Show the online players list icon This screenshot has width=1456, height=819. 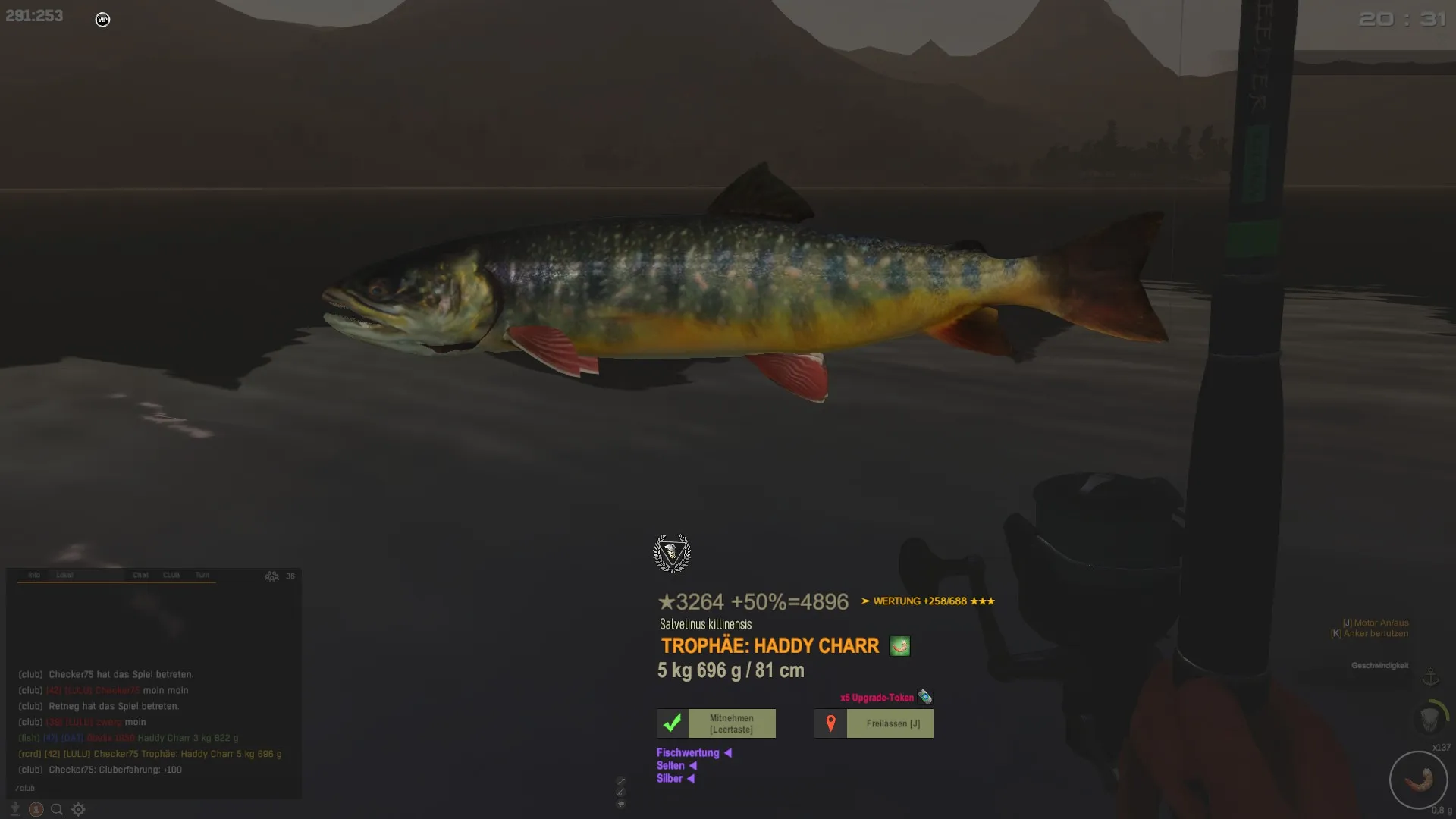tap(271, 576)
